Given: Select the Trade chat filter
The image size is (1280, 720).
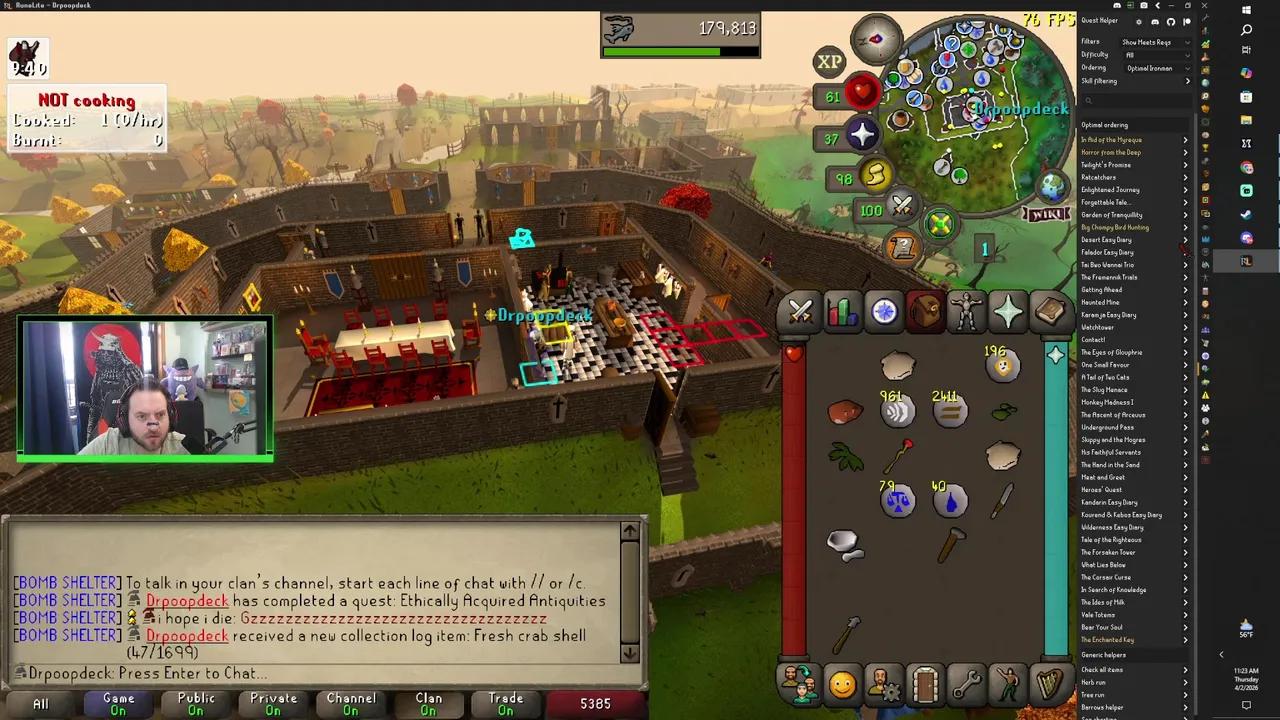Looking at the screenshot, I should click(505, 703).
